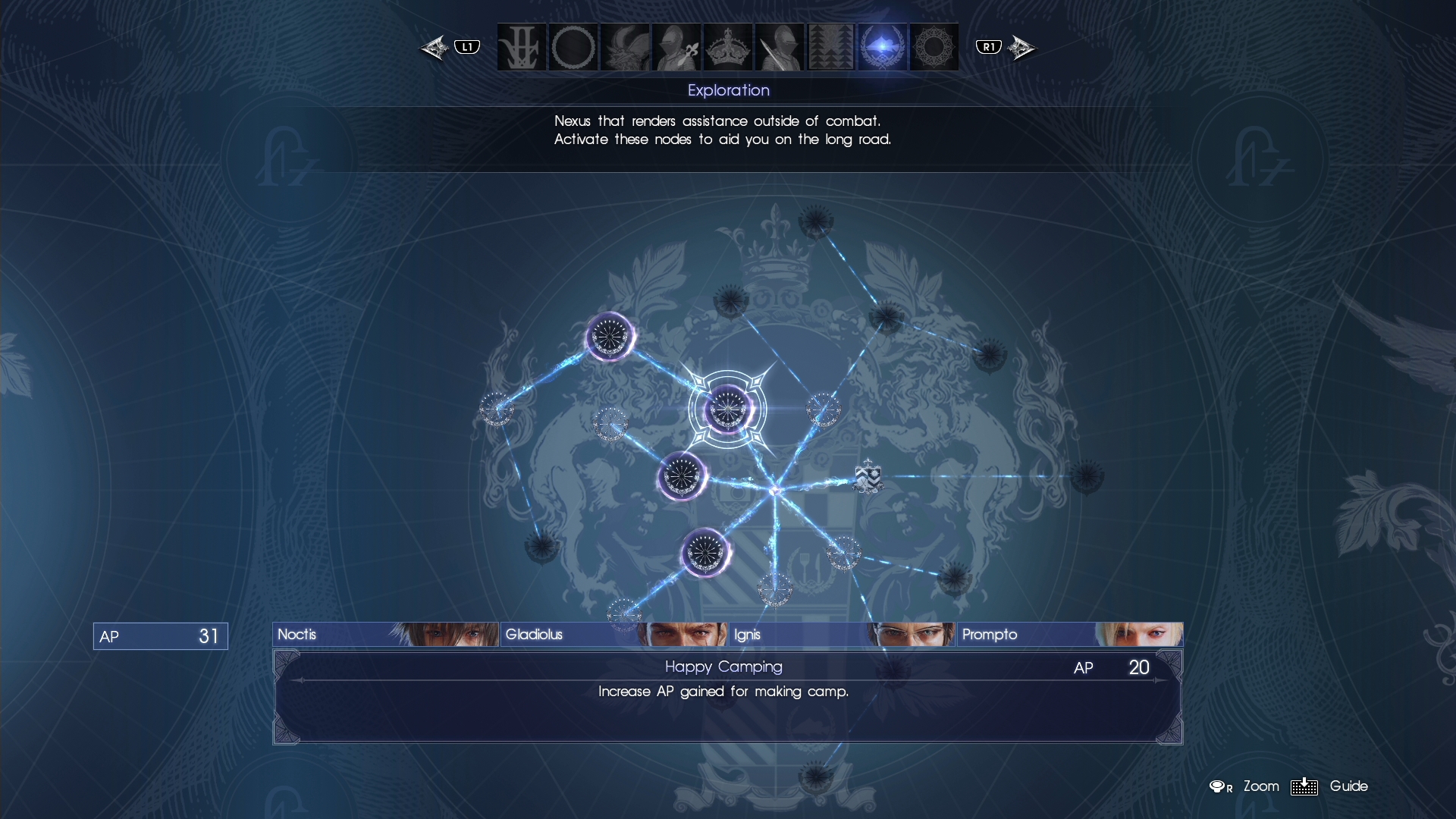Switch to the knight with sword tab
1456x819 pixels.
tap(779, 47)
